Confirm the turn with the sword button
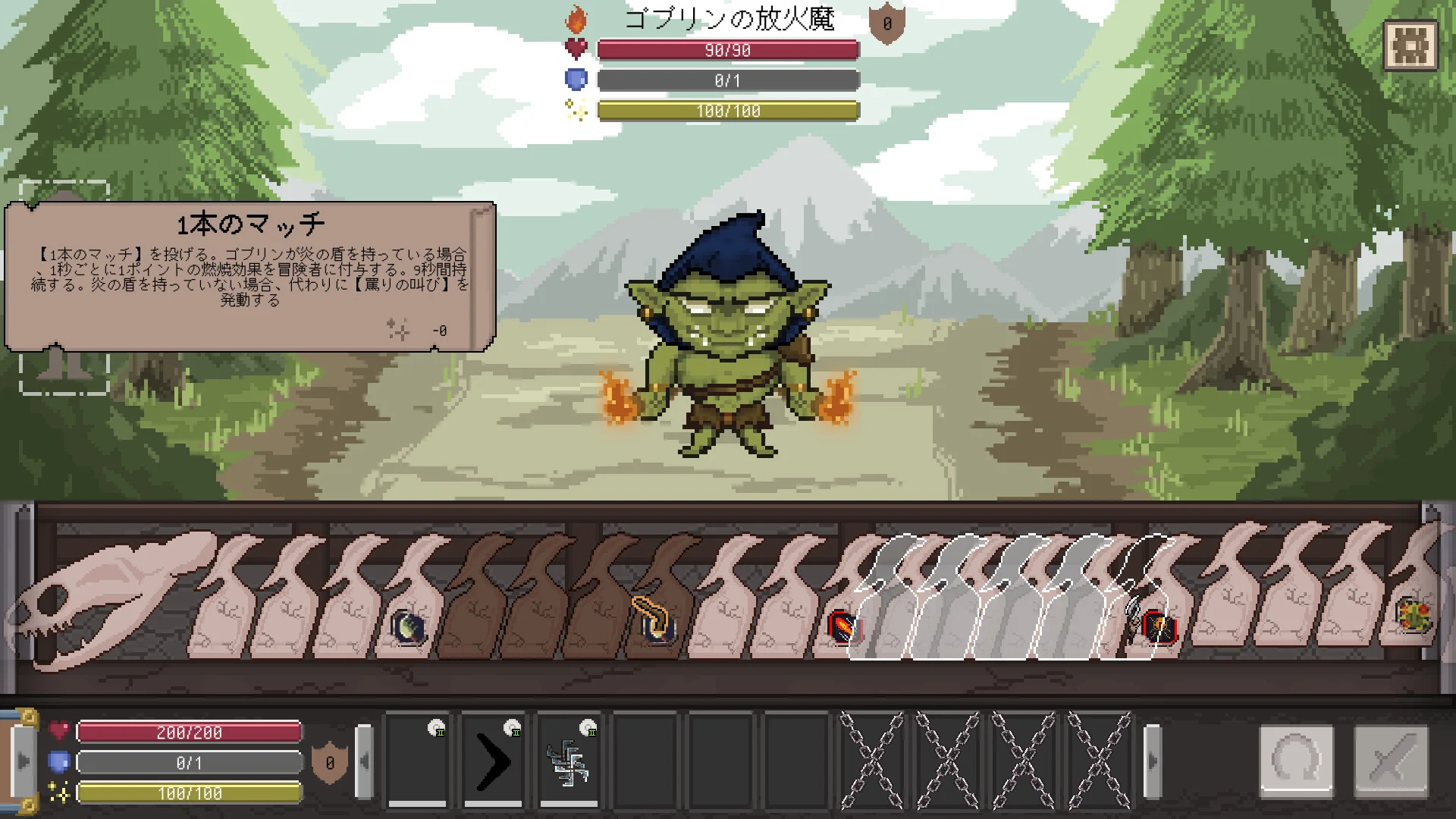This screenshot has height=819, width=1456. (x=1391, y=760)
